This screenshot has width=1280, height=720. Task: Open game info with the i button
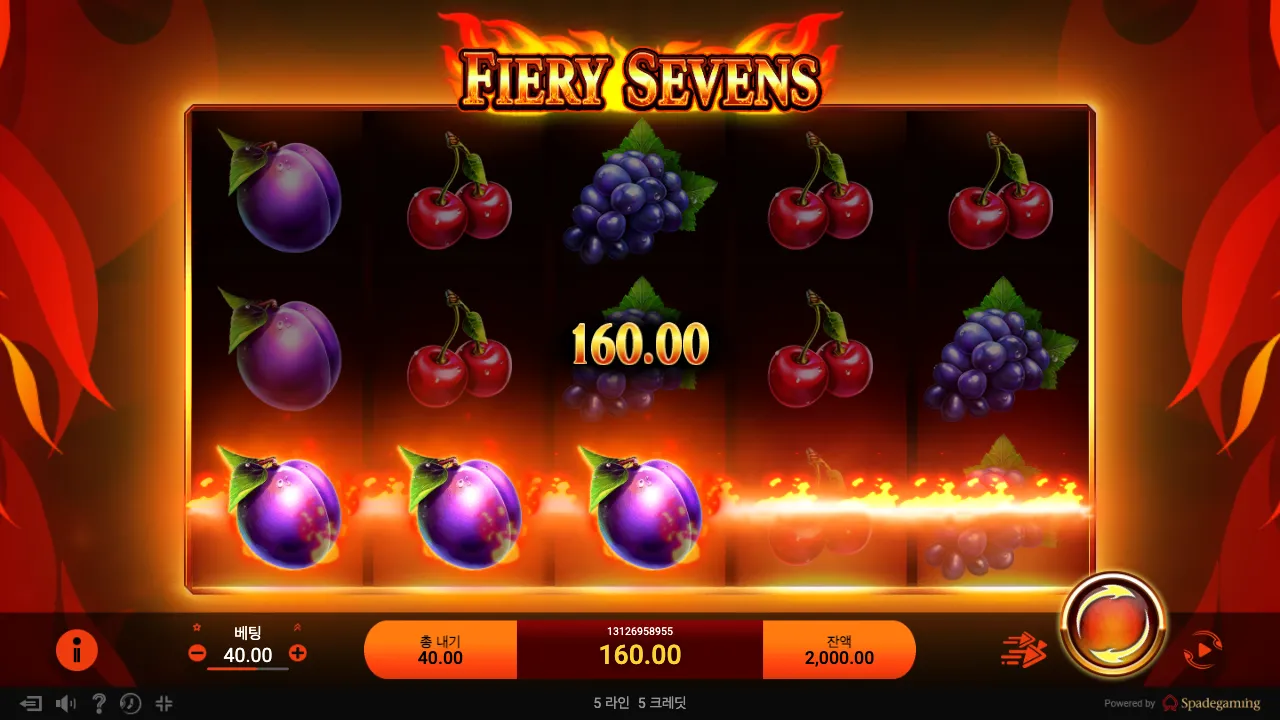pos(77,649)
